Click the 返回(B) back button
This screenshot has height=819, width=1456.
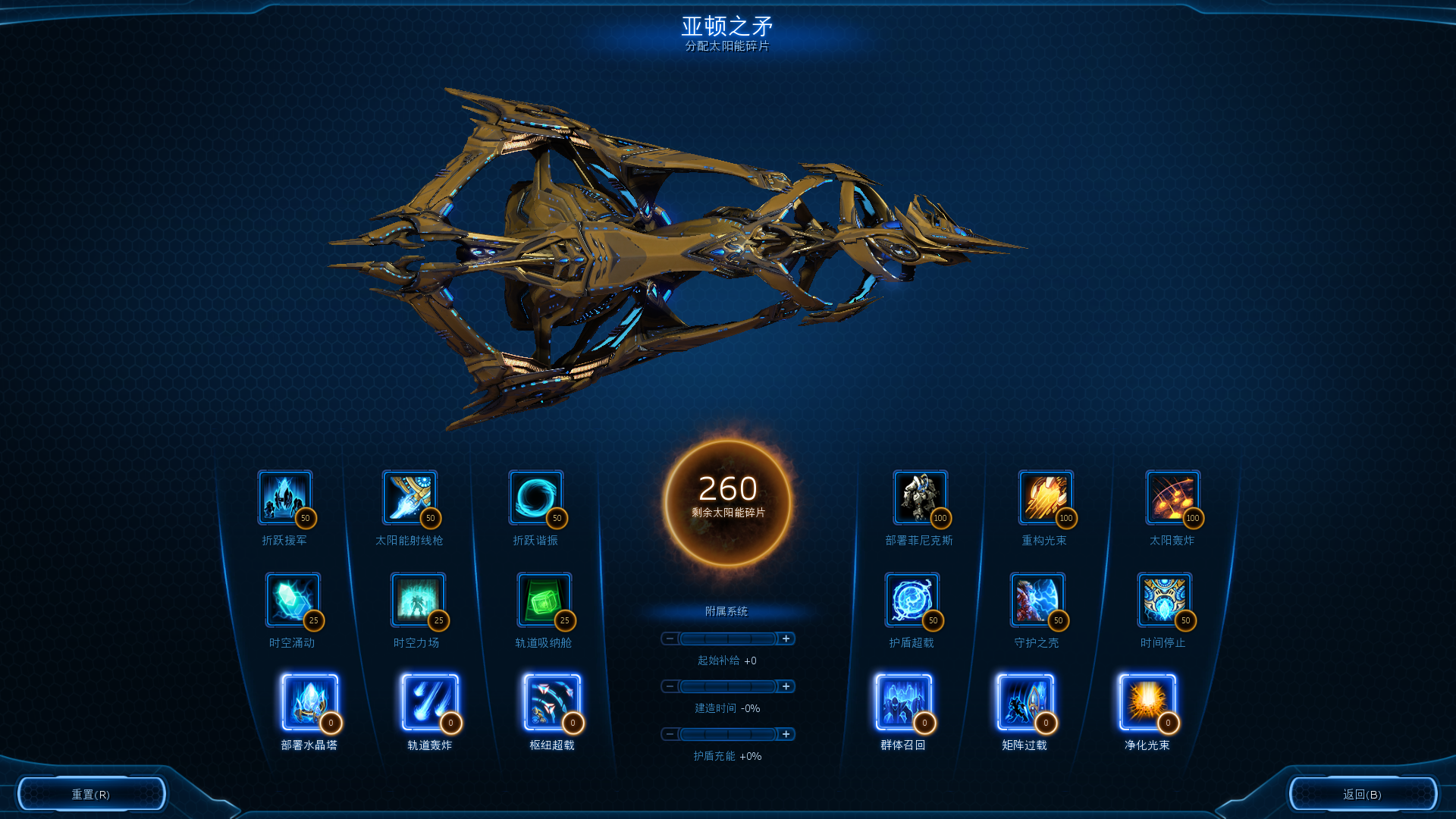pos(1363,793)
